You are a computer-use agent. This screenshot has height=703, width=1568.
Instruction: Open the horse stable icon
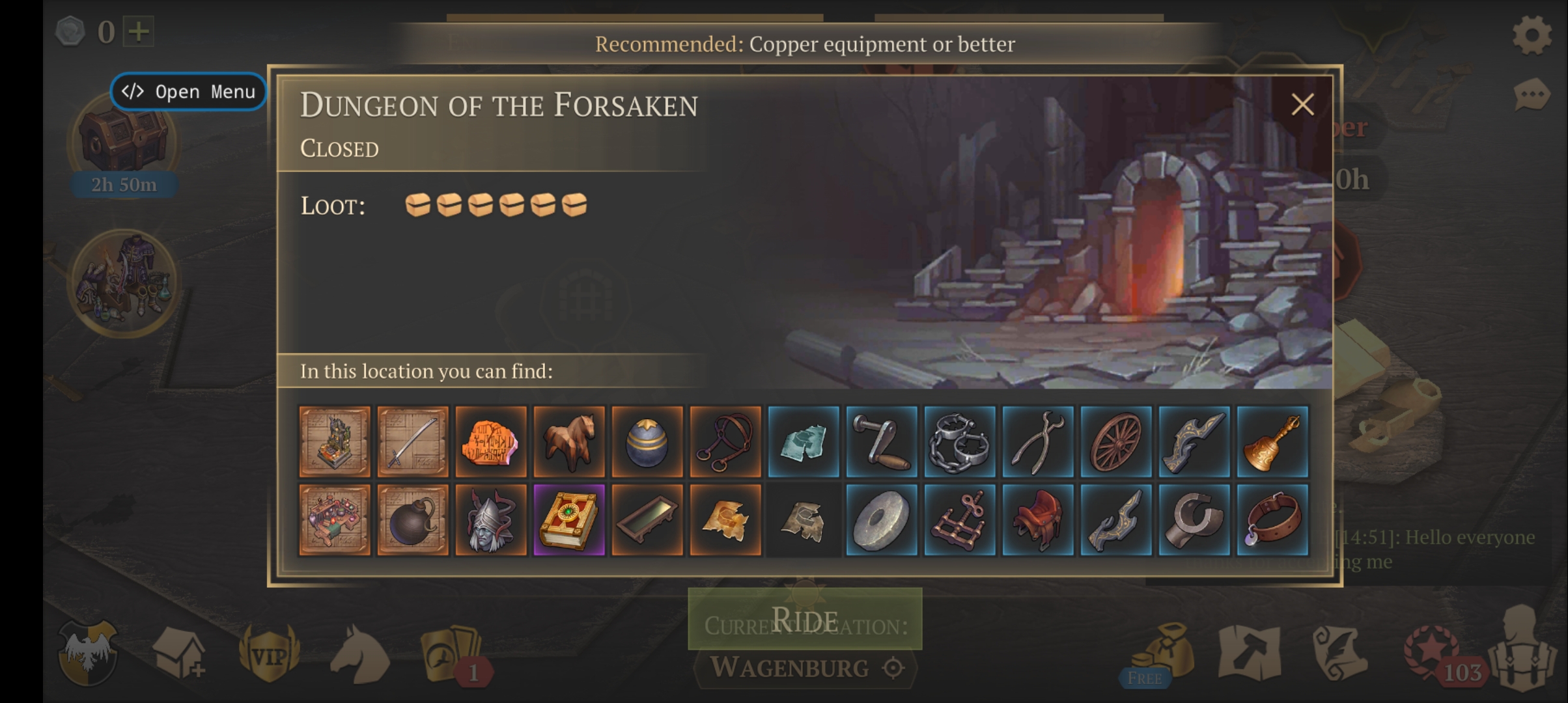359,654
